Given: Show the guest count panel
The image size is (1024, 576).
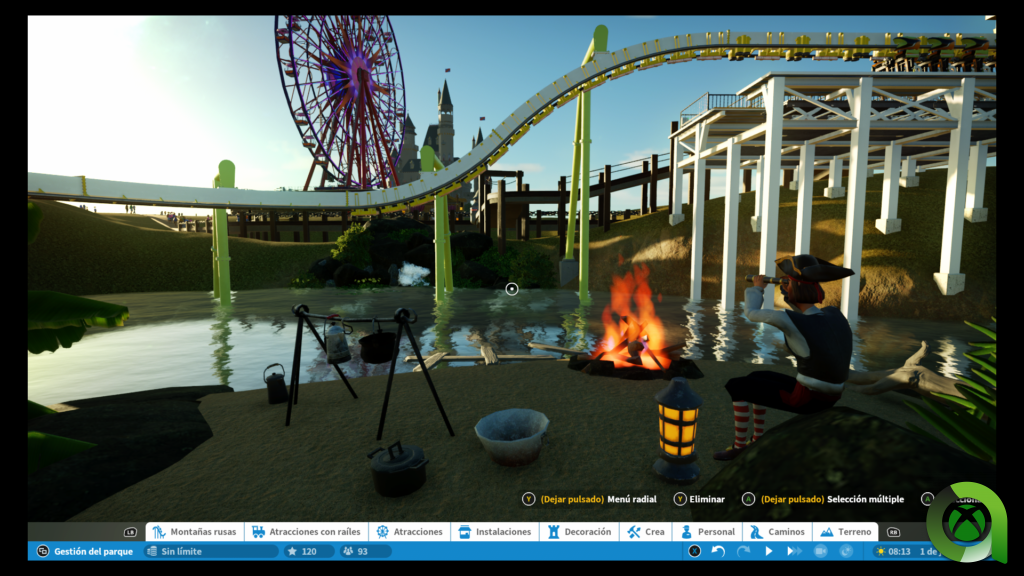Looking at the screenshot, I should 356,551.
